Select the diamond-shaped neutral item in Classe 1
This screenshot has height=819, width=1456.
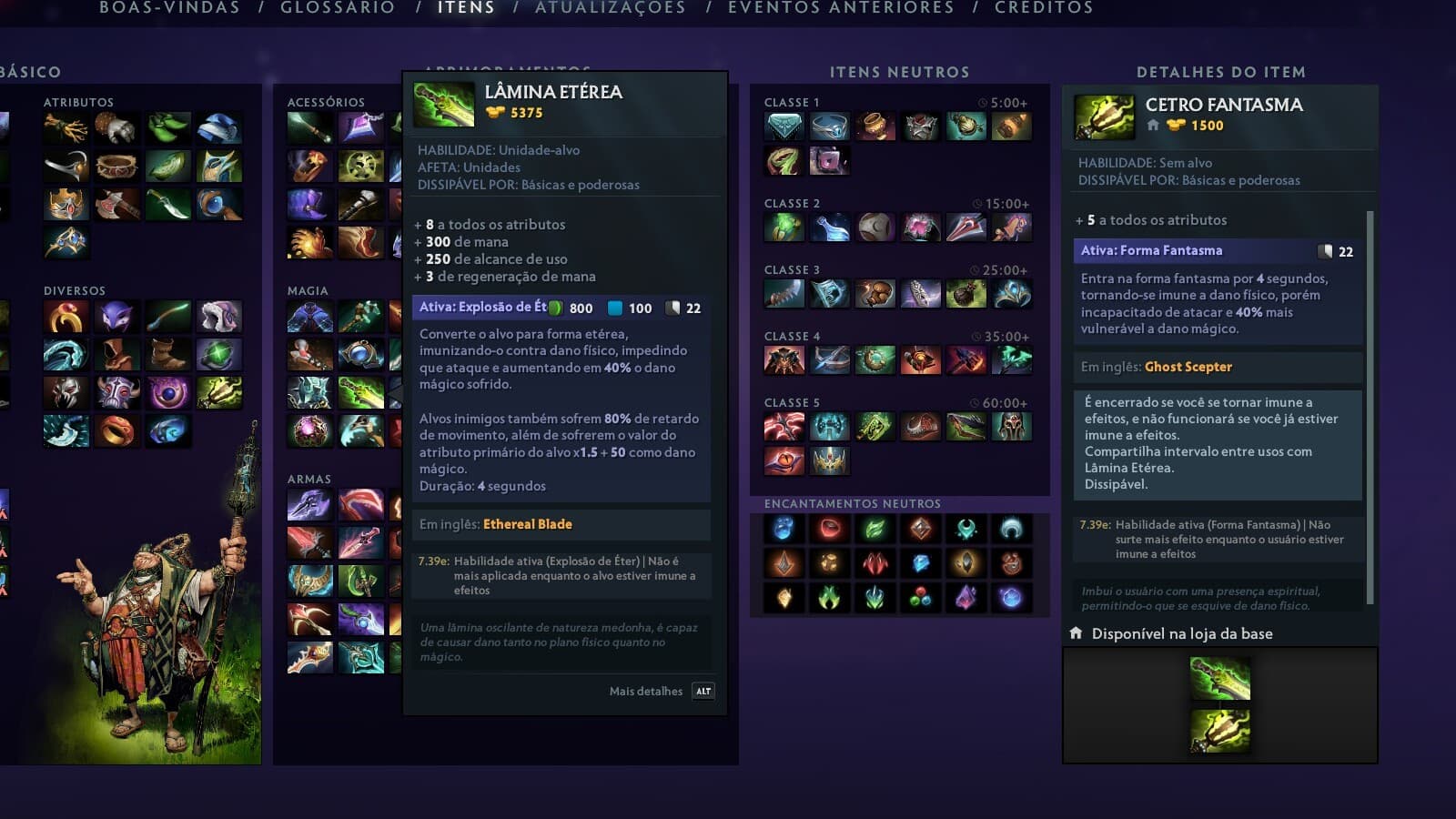tap(784, 127)
